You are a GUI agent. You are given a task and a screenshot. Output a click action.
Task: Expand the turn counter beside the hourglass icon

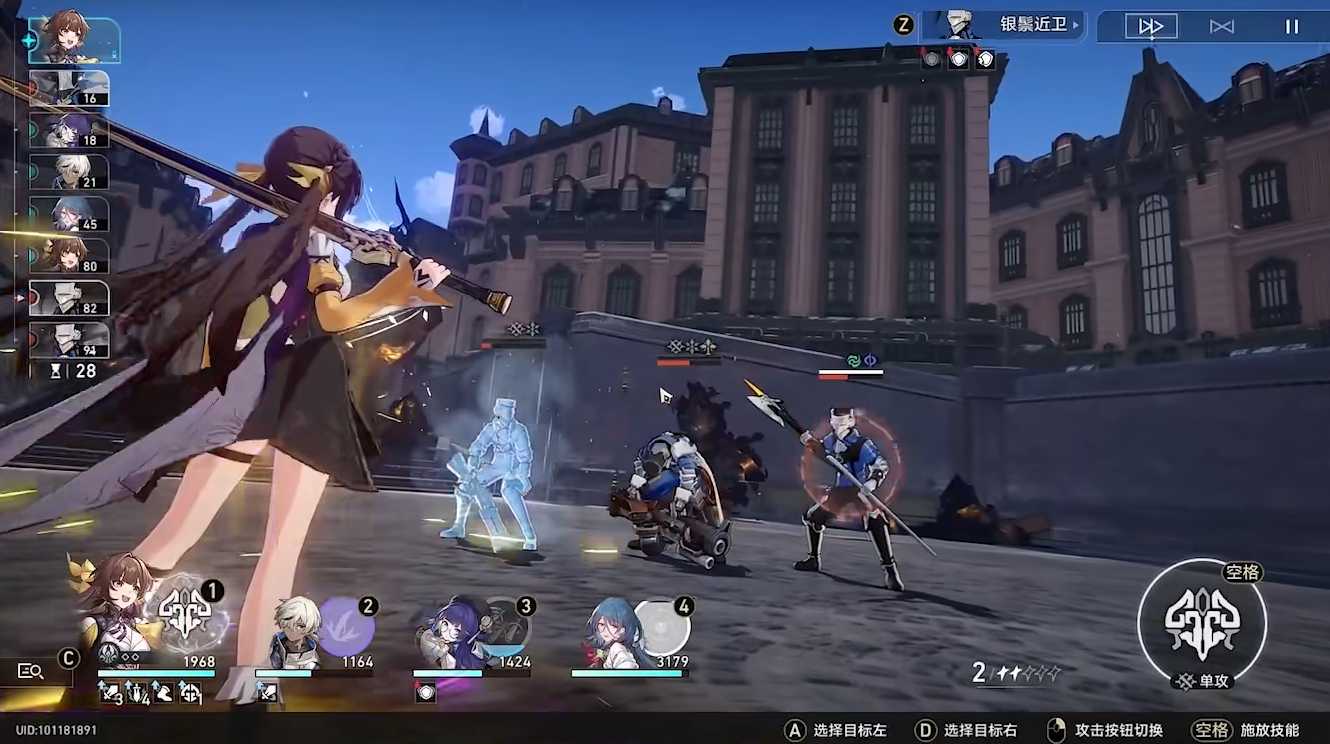coord(85,369)
